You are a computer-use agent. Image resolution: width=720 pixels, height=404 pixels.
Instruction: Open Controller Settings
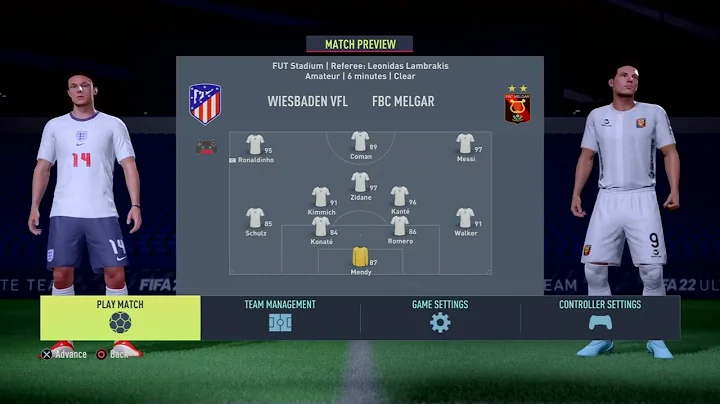[x=600, y=317]
